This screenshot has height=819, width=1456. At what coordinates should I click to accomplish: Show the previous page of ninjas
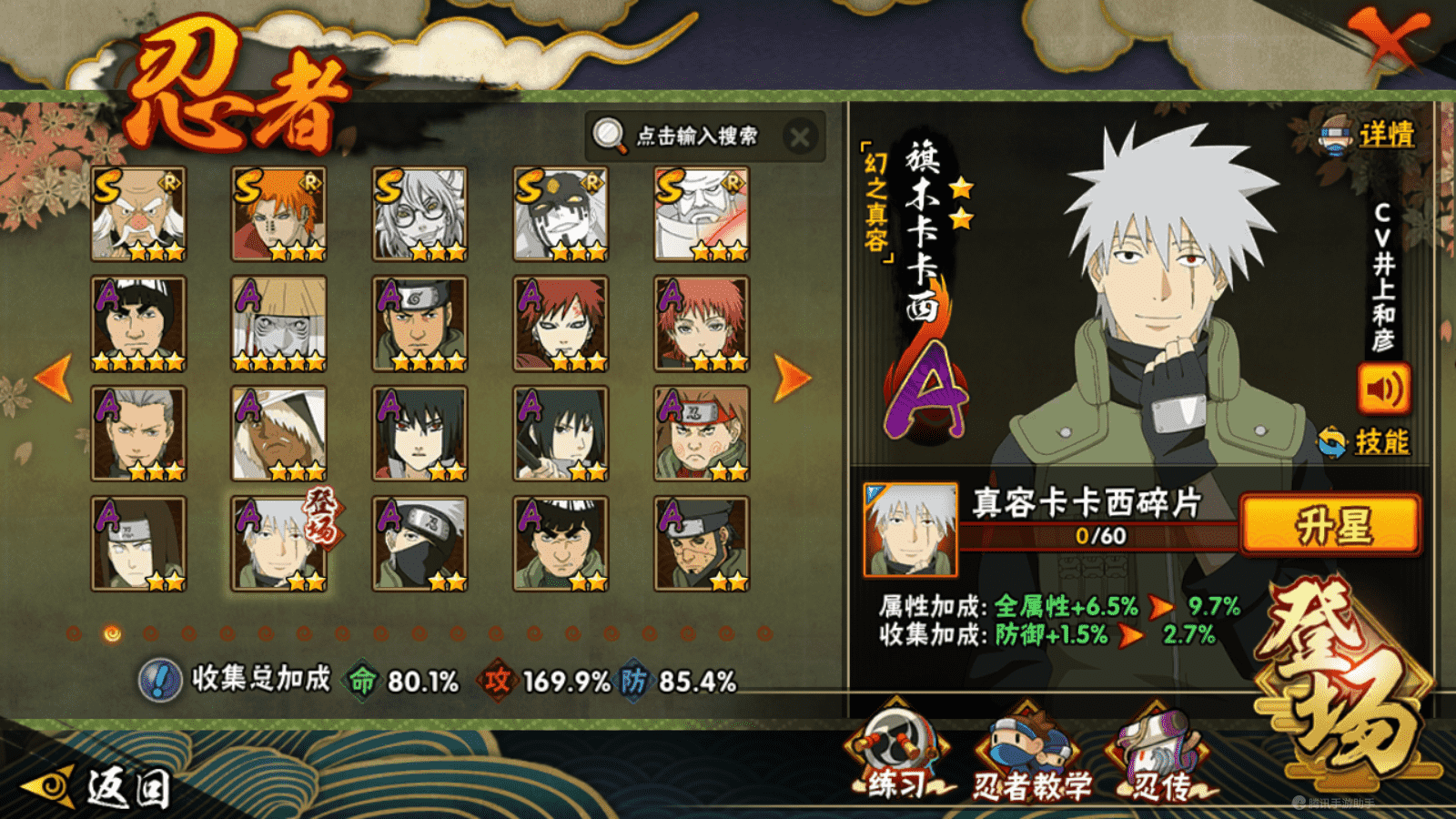[x=53, y=377]
